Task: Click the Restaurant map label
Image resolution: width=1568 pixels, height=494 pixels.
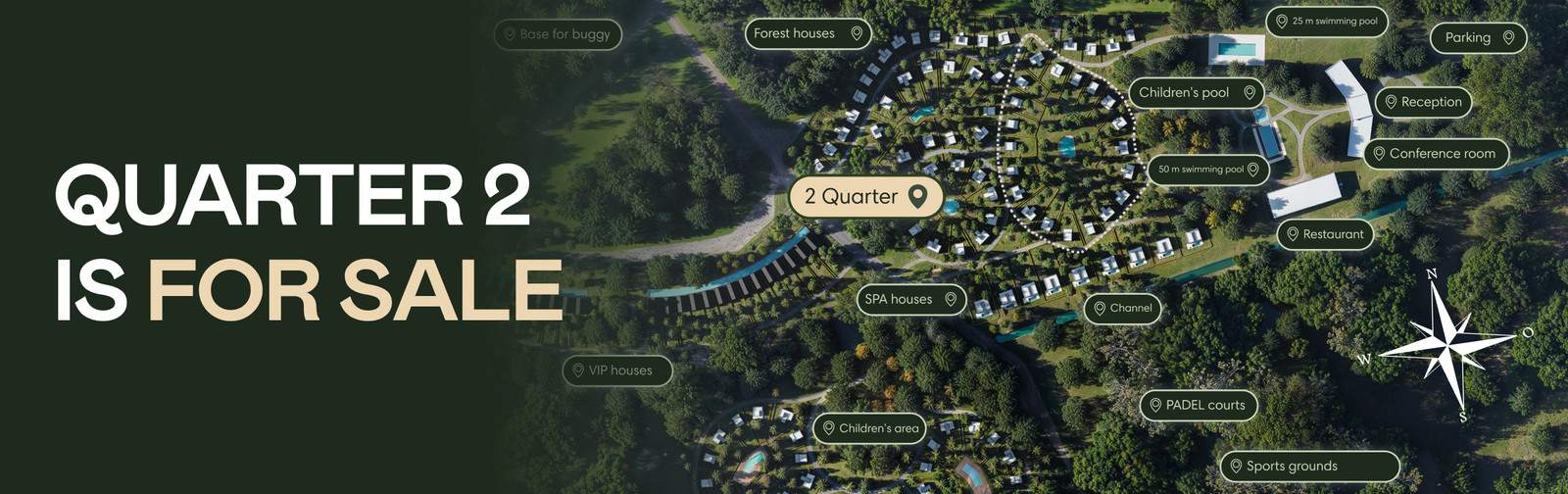Action: (1325, 234)
